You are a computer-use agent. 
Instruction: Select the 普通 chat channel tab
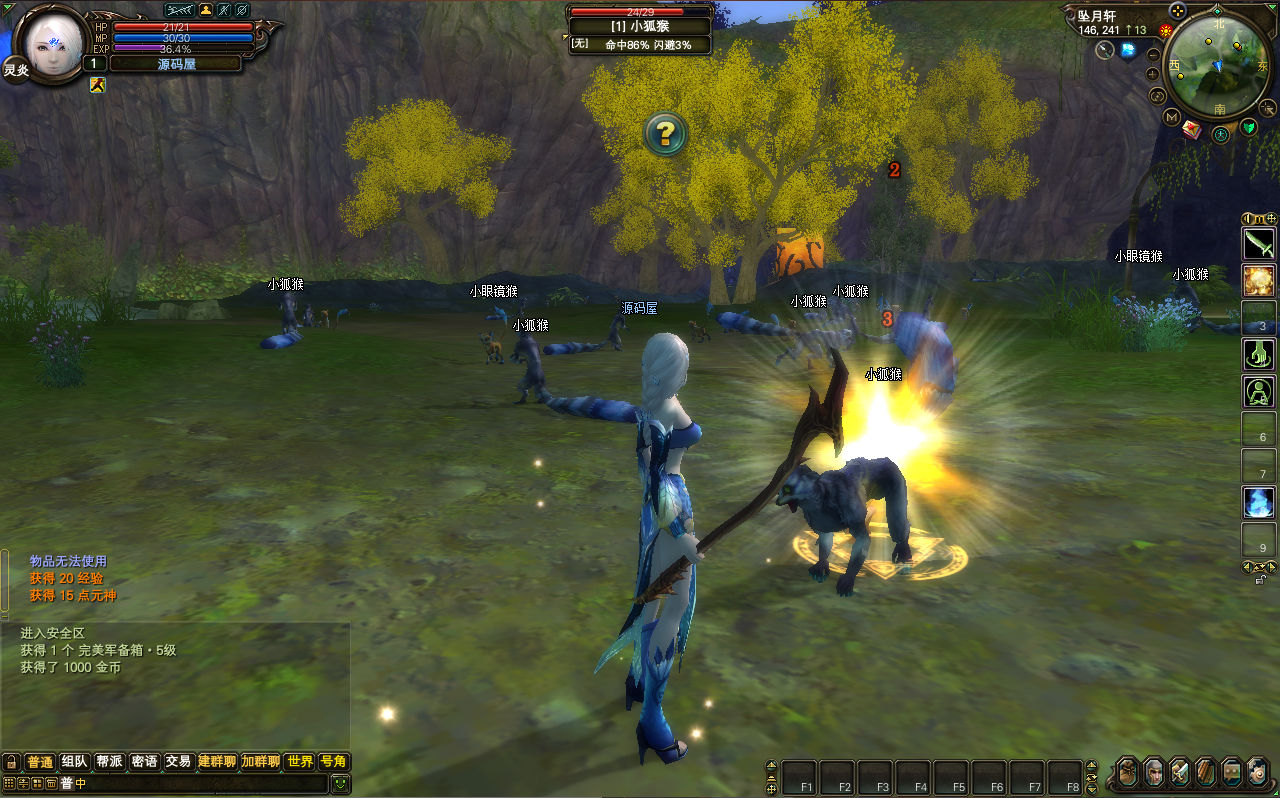click(40, 762)
